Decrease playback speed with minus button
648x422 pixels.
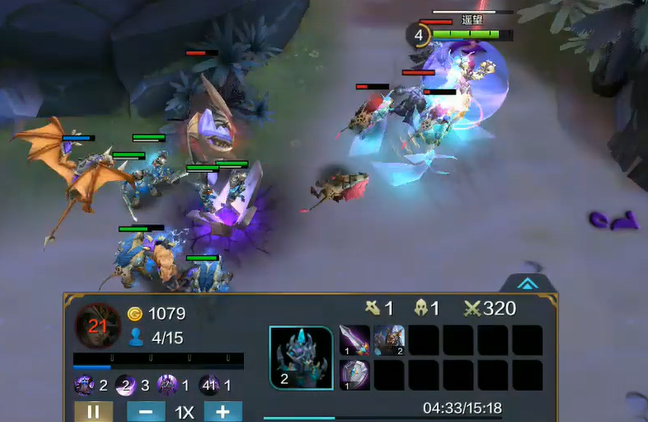tap(146, 411)
